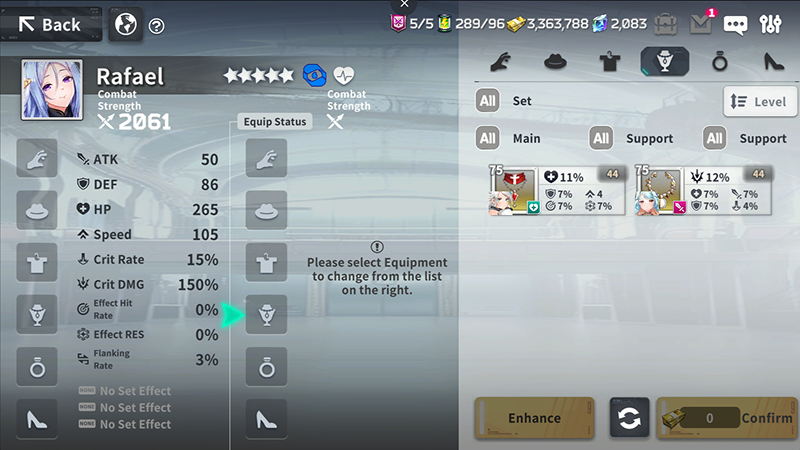Switch to the glove equipment tab

pyautogui.click(x=502, y=61)
